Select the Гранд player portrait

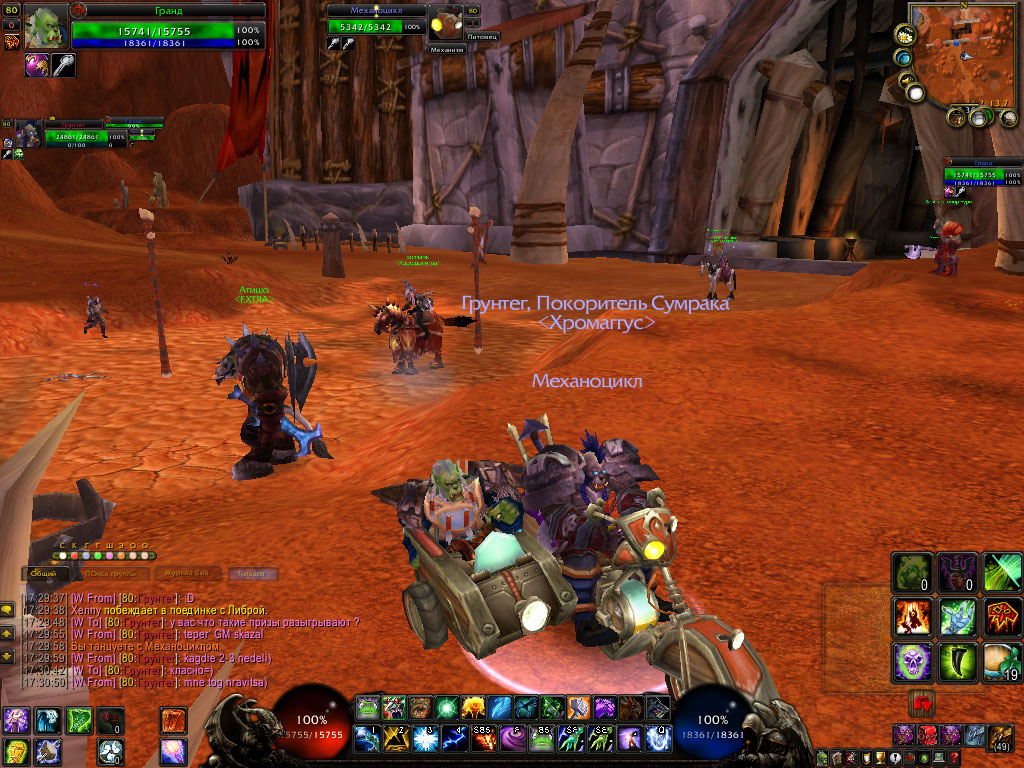pyautogui.click(x=45, y=26)
